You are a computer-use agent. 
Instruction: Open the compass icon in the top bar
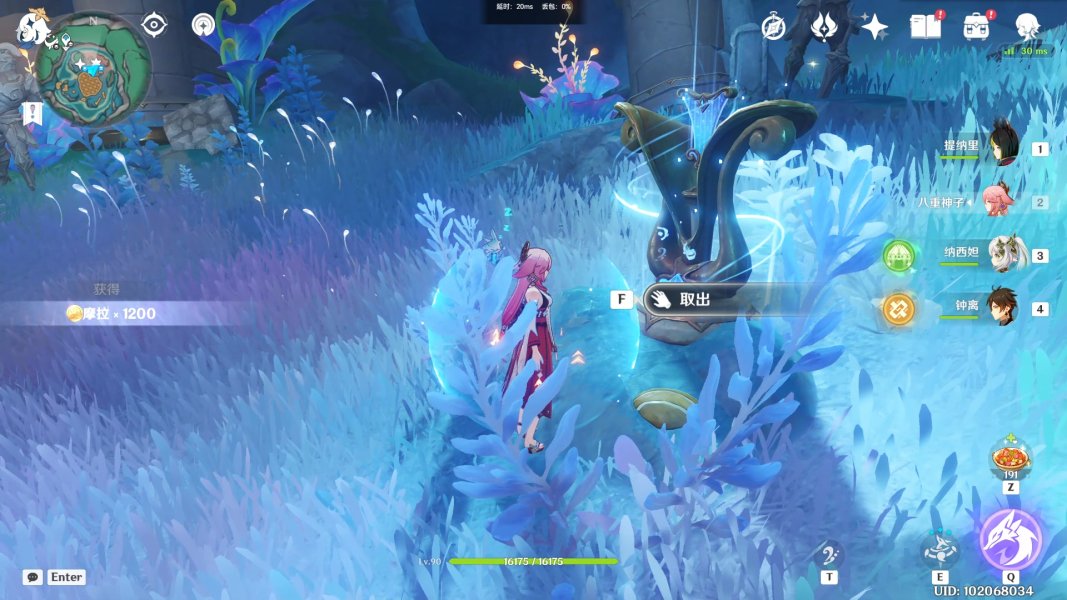tap(773, 27)
